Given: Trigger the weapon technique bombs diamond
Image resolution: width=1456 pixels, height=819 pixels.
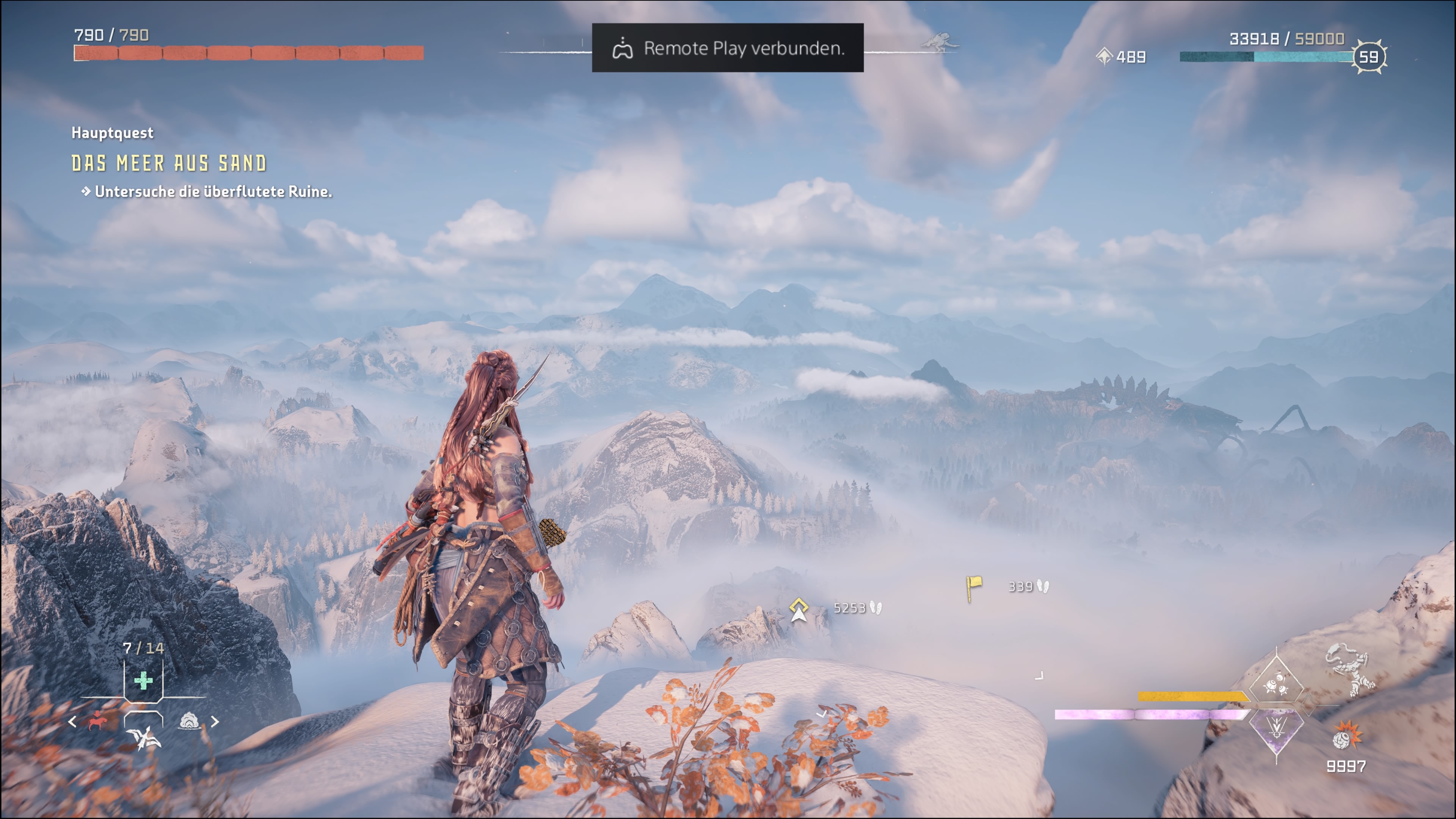Looking at the screenshot, I should pos(1276,684).
